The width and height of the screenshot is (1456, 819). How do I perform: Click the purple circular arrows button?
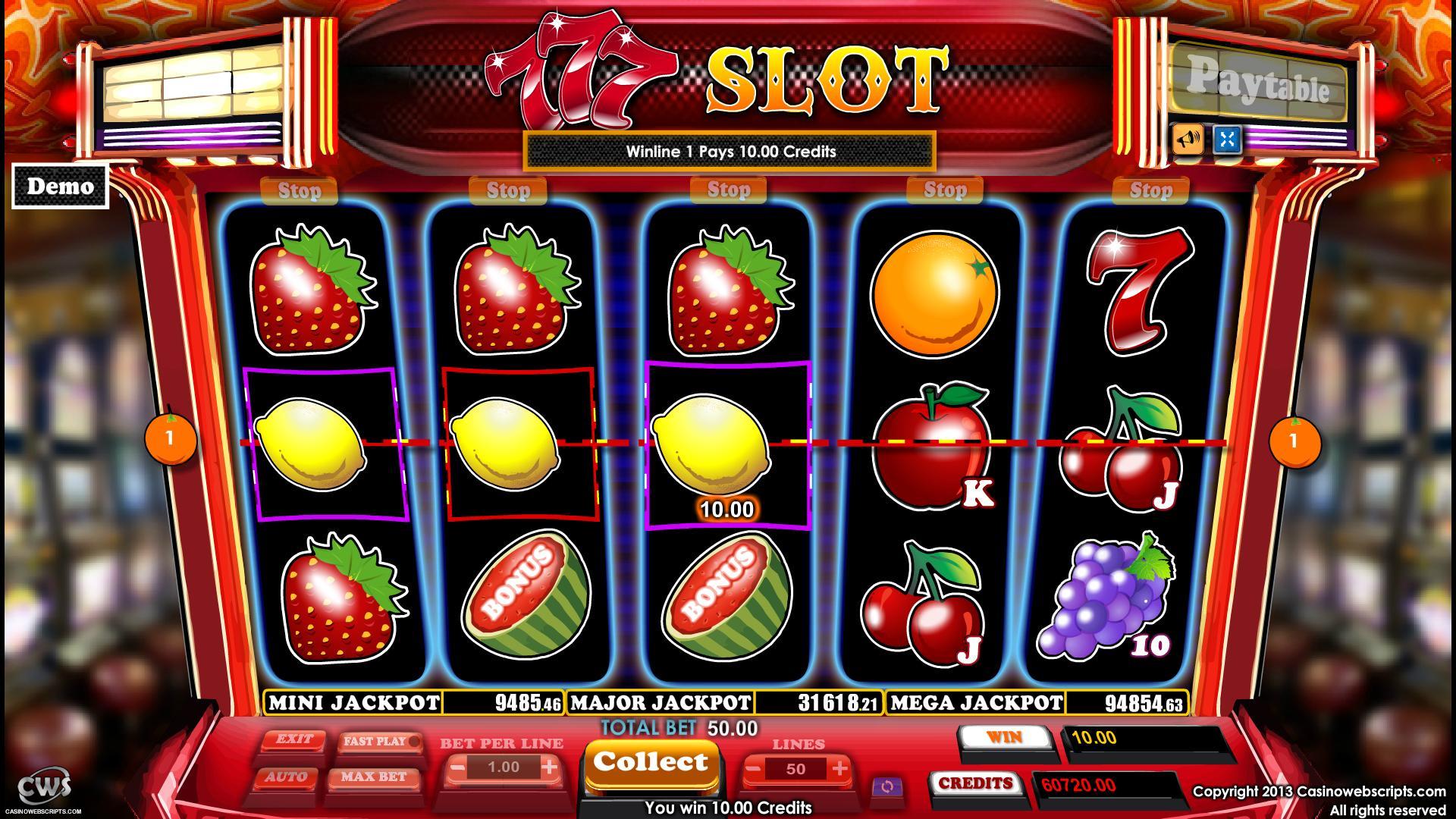[886, 787]
